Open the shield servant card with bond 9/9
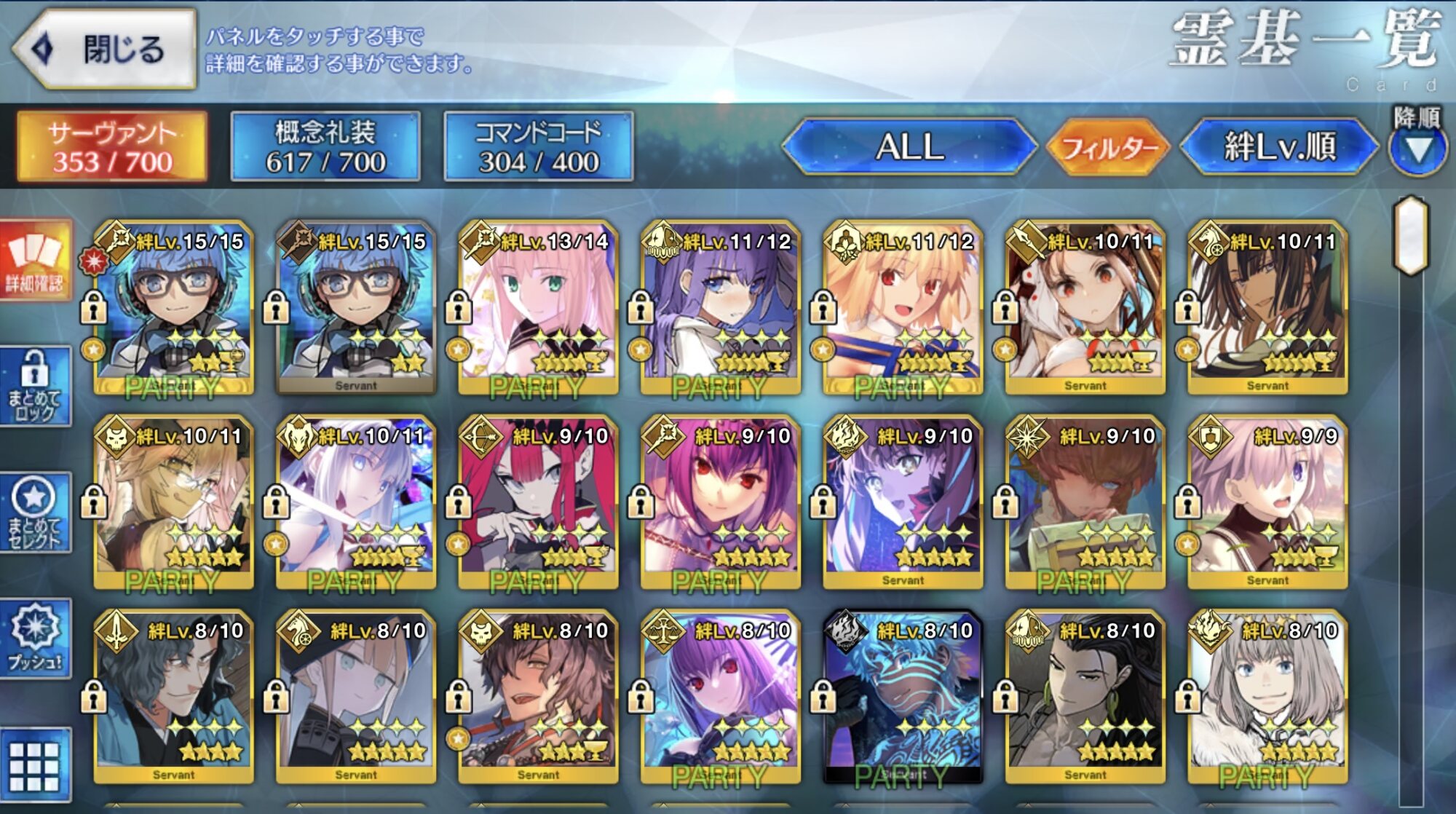The width and height of the screenshot is (1456, 814). 1267,502
